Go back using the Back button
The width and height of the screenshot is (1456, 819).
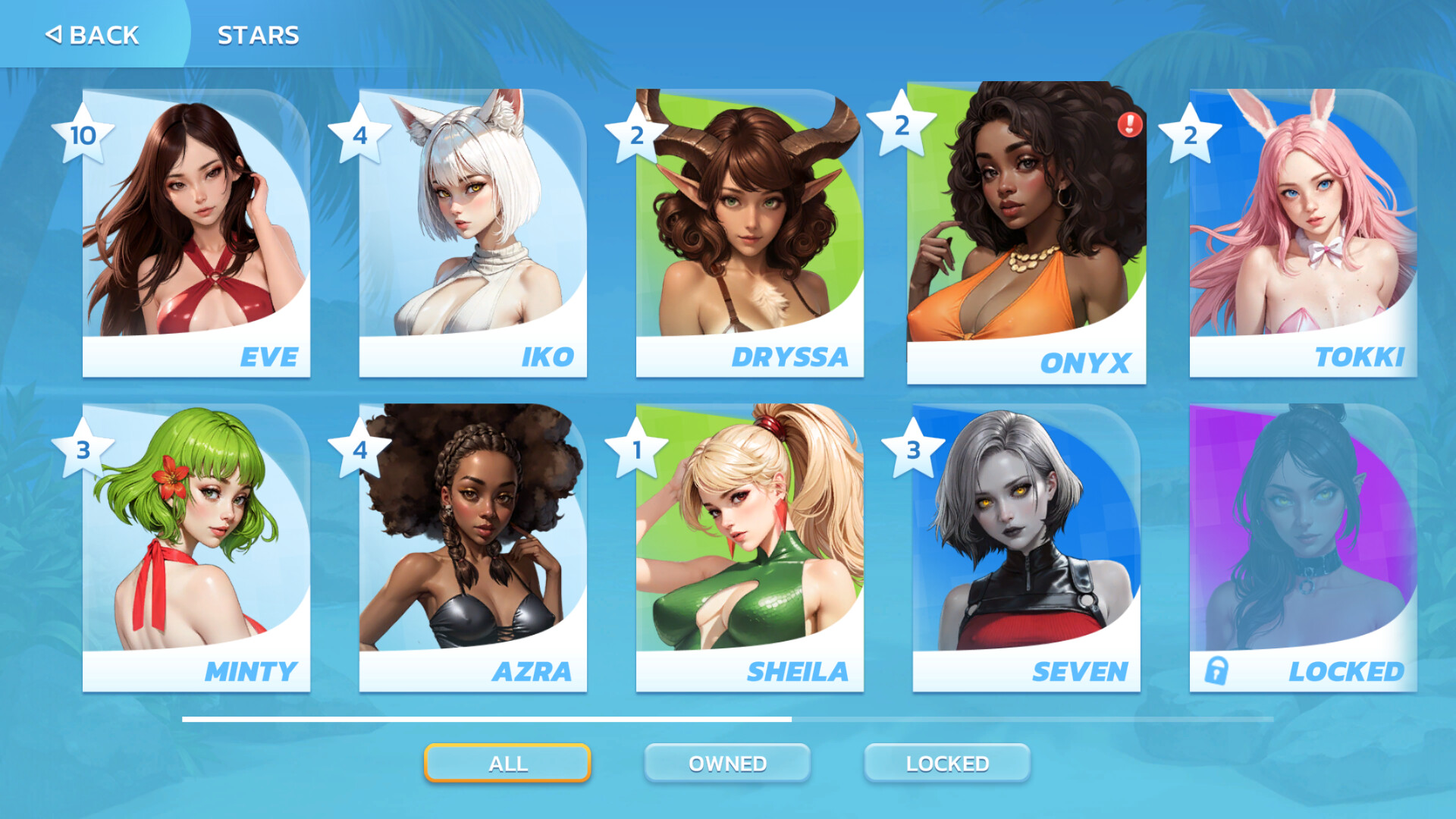click(x=93, y=35)
